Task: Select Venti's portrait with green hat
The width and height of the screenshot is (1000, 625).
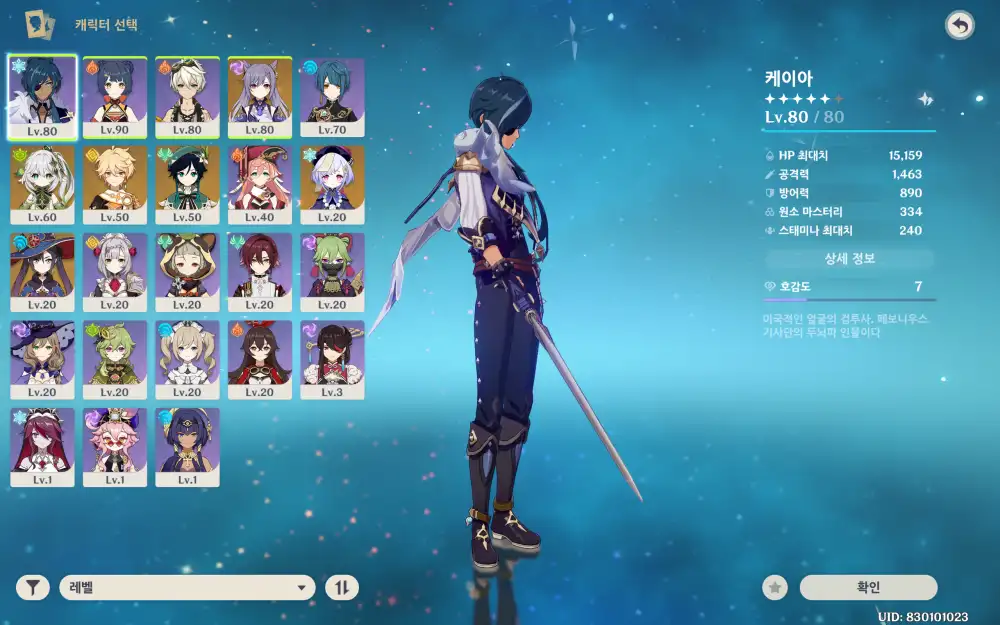Action: (187, 183)
